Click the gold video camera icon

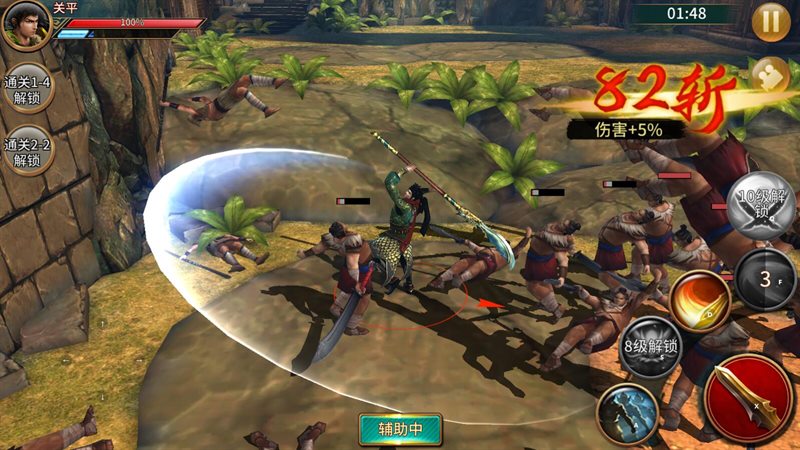(x=770, y=77)
